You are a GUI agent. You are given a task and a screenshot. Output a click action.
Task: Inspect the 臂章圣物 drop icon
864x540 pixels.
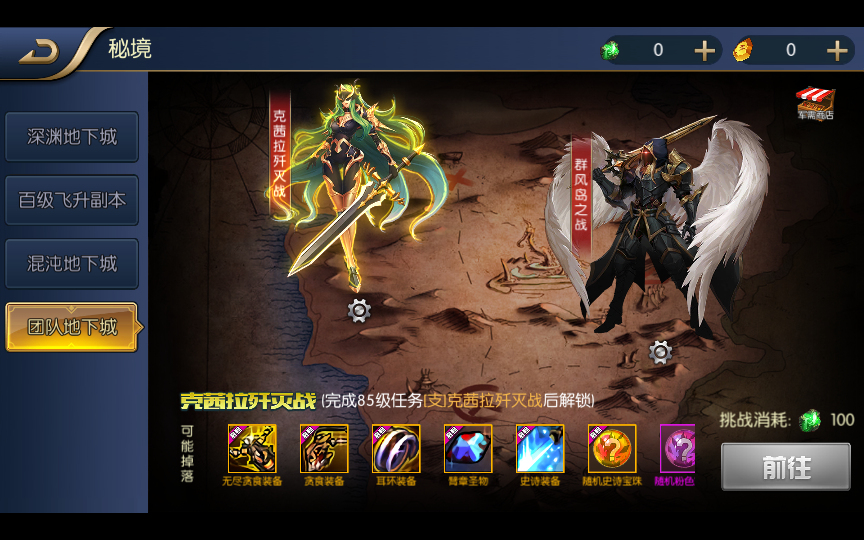pyautogui.click(x=468, y=449)
